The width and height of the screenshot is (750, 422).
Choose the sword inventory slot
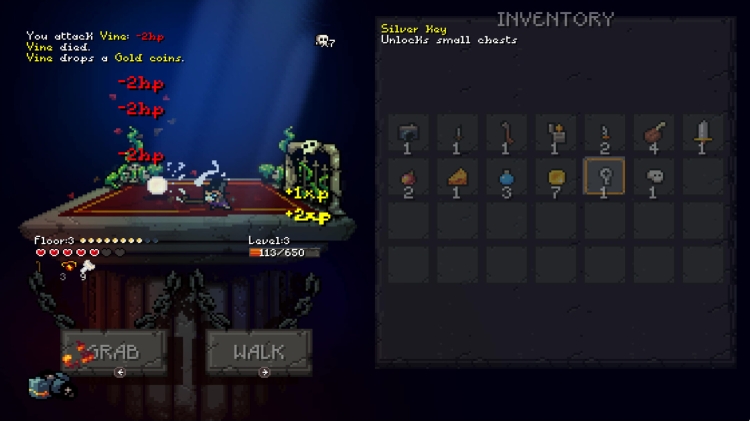pos(703,133)
